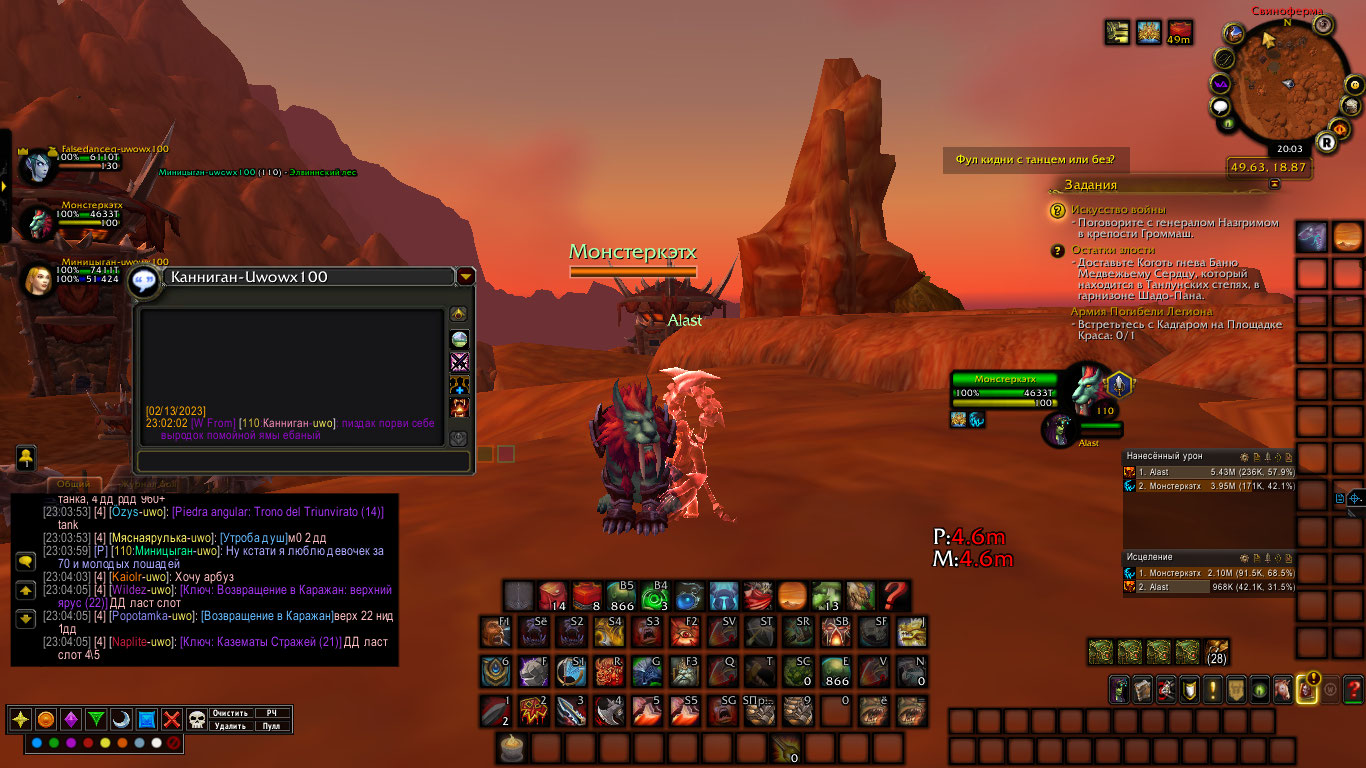
Task: Open the whisper window dropdown arrow
Action: pyautogui.click(x=466, y=277)
